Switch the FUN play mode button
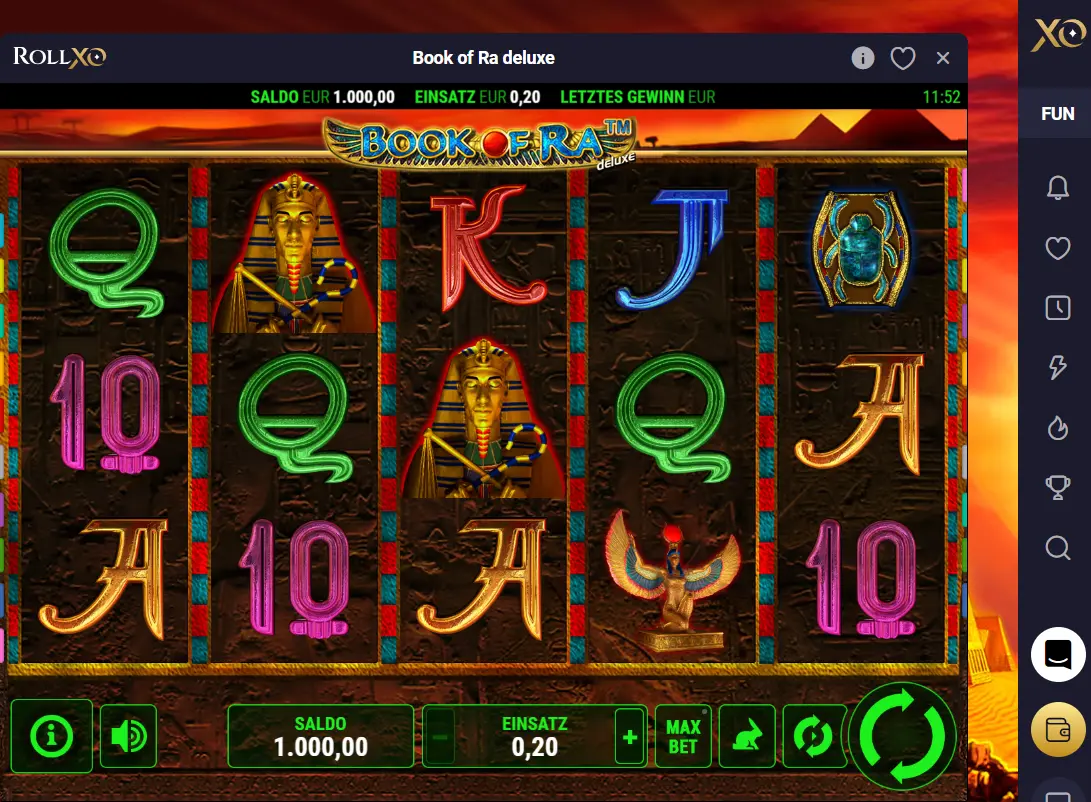 pyautogui.click(x=1057, y=114)
